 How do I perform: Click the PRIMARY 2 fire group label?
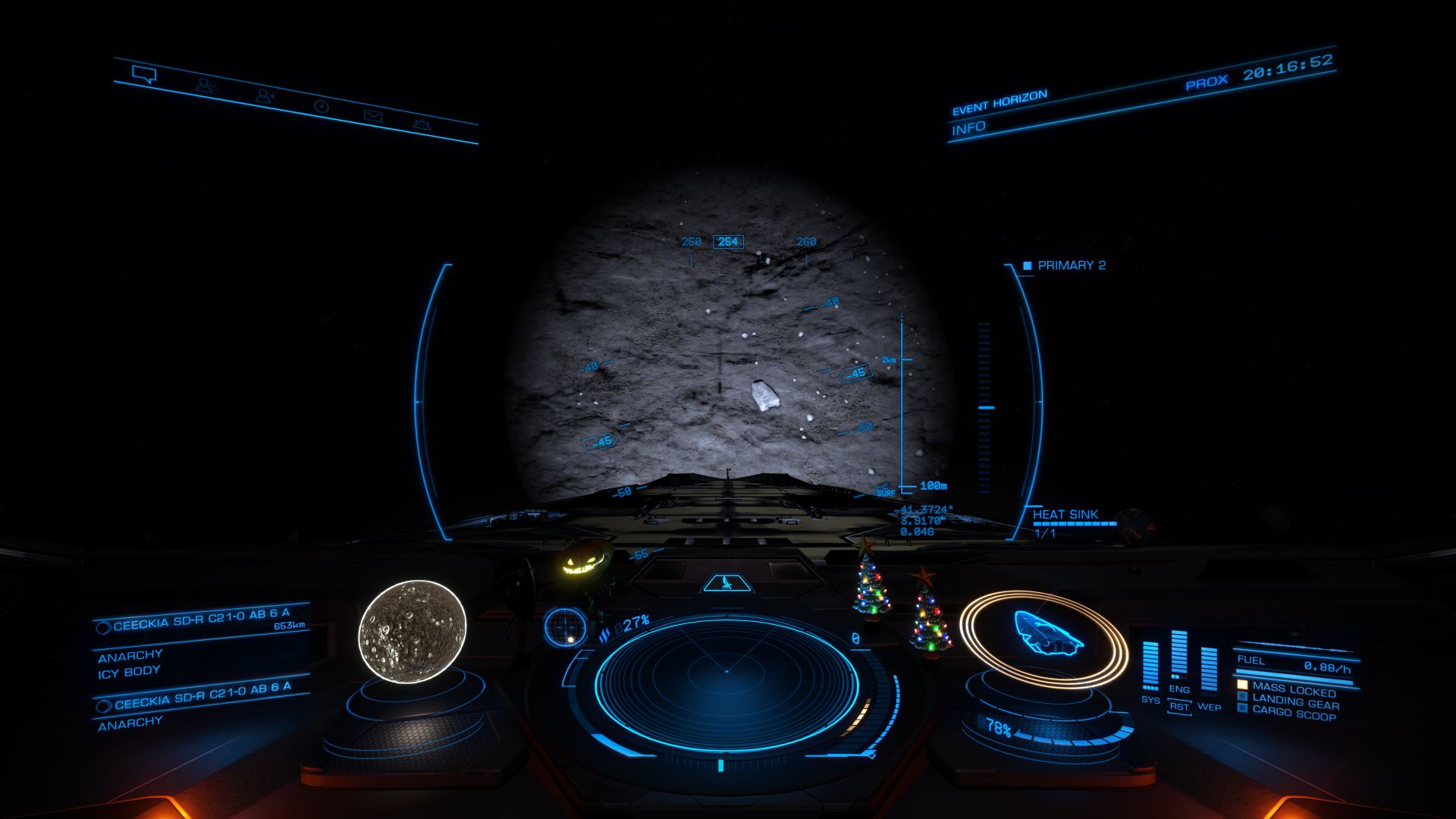point(1071,265)
